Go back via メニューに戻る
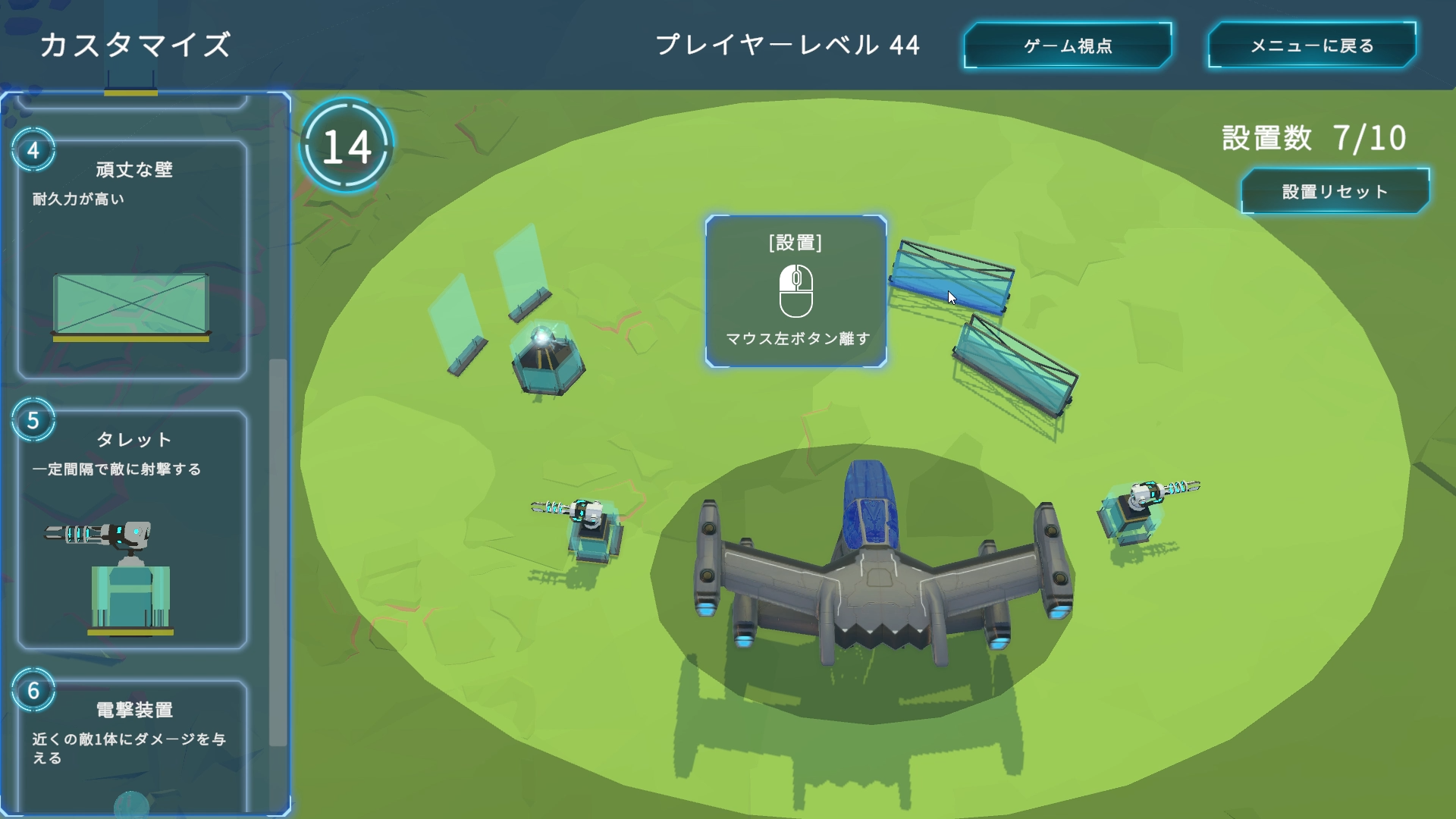The width and height of the screenshot is (1456, 819). click(1311, 45)
